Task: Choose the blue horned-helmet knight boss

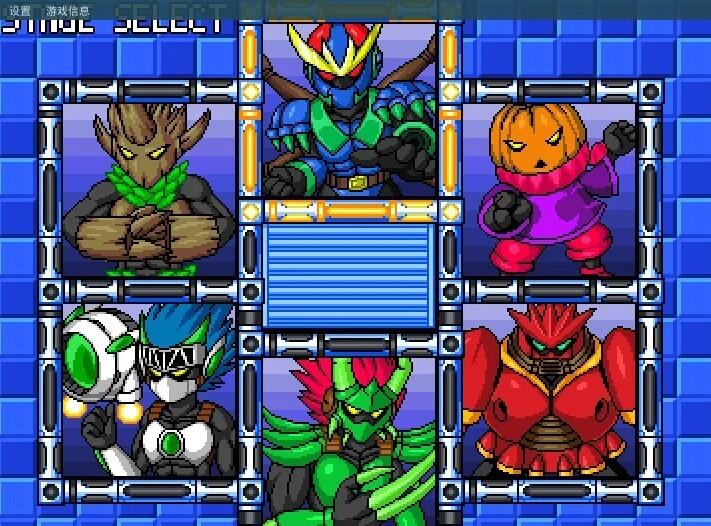Action: [x=349, y=110]
